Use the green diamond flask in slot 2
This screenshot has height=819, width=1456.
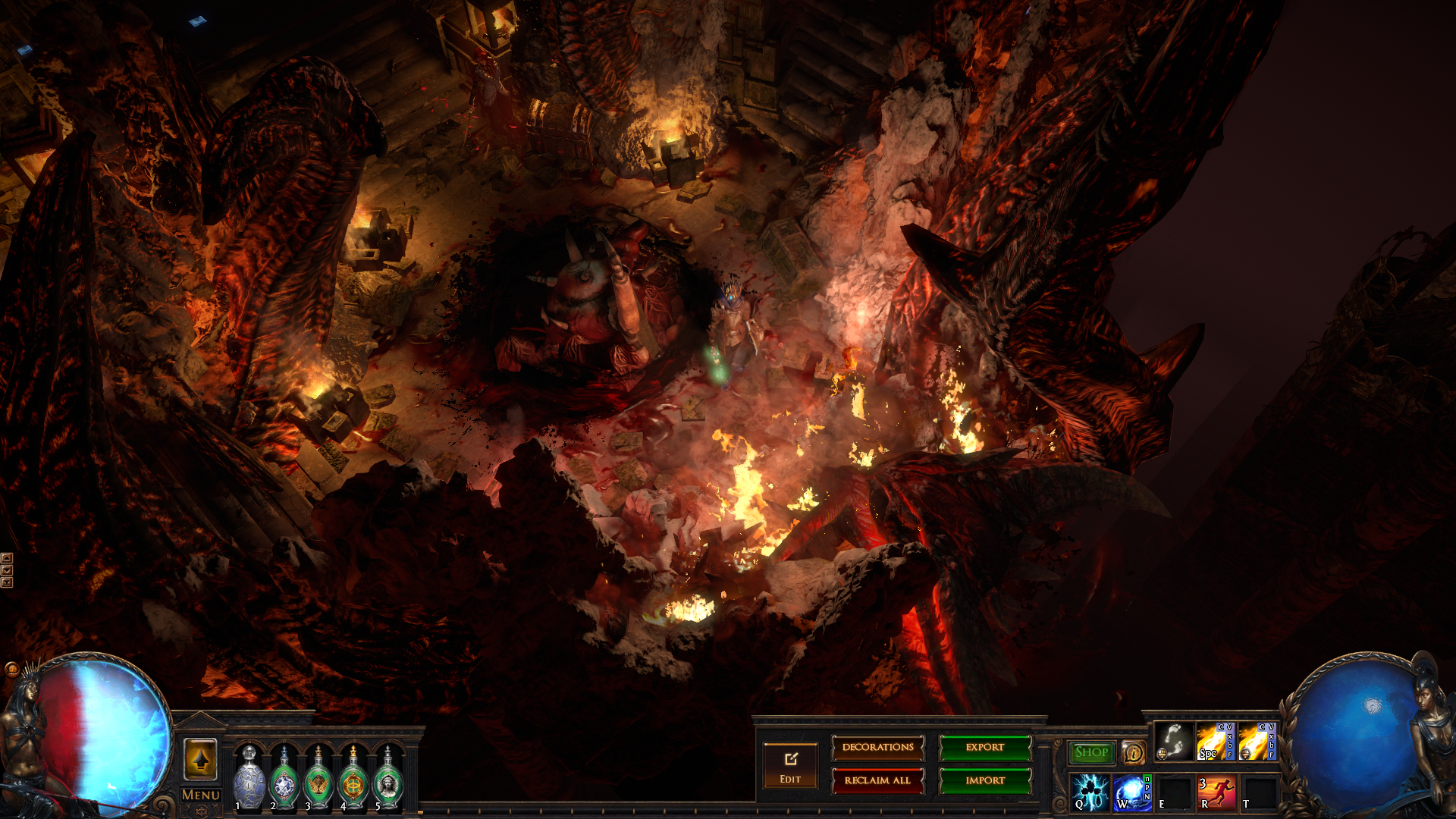284,779
